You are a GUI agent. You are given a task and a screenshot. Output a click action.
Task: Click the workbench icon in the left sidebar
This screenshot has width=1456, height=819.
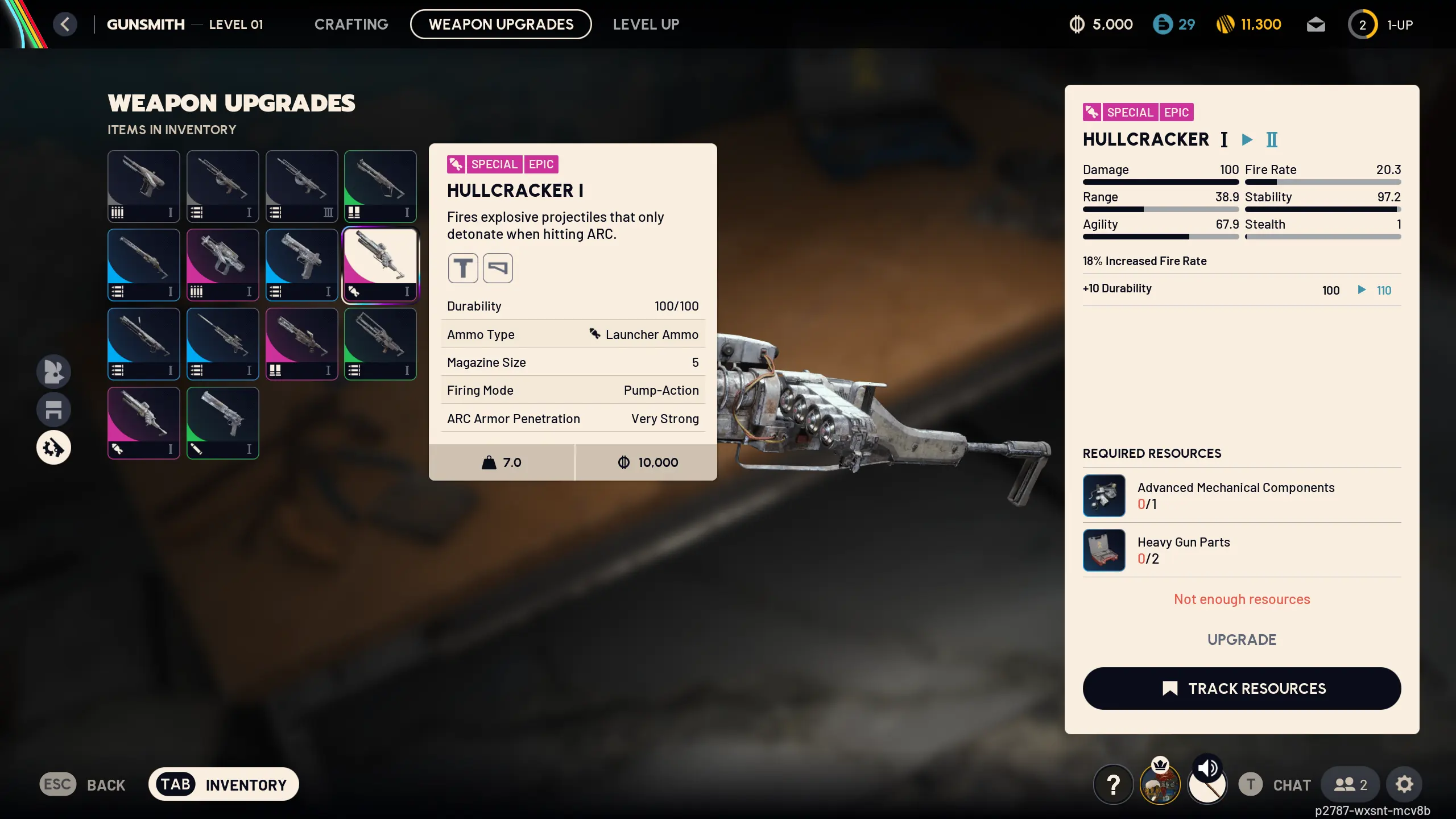click(53, 409)
